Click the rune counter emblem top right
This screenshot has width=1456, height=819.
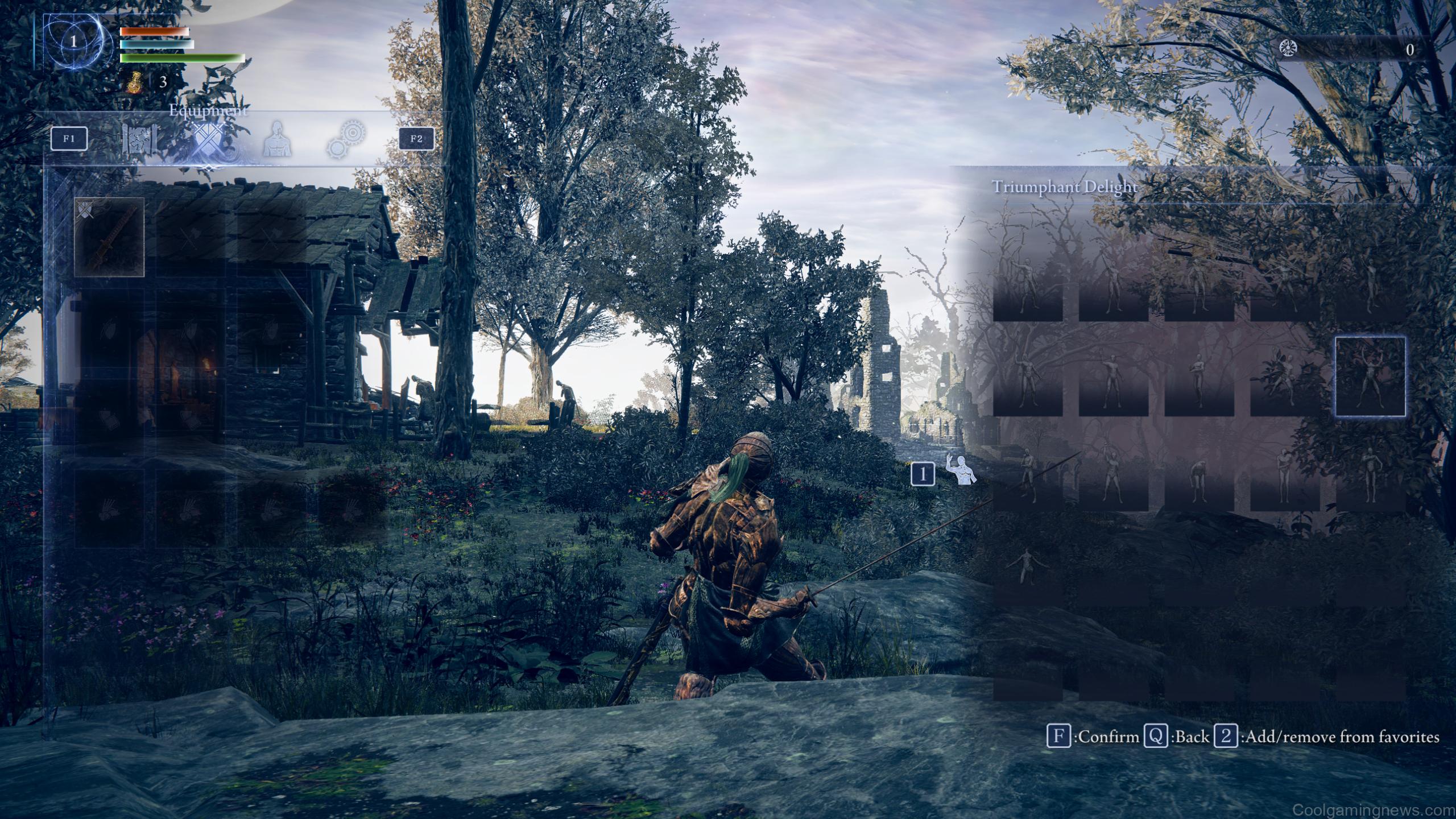point(1289,48)
